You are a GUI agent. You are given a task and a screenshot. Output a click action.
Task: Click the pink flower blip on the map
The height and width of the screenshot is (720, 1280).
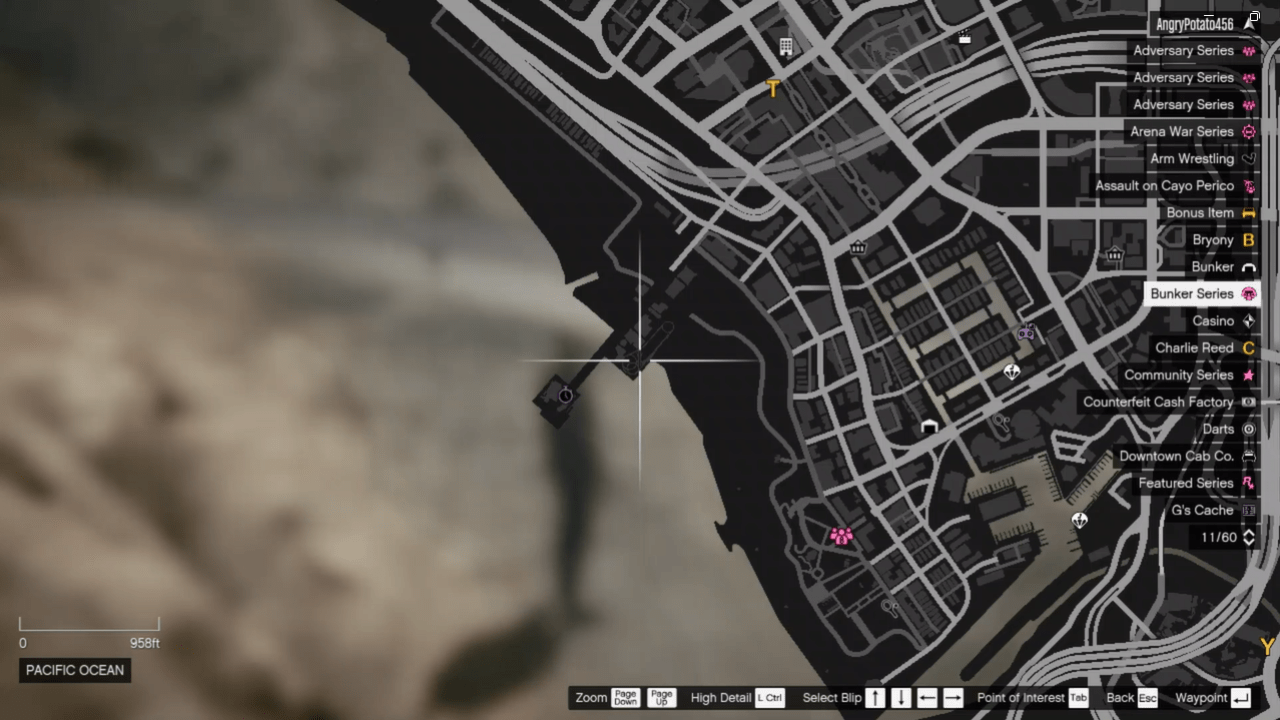tap(843, 537)
